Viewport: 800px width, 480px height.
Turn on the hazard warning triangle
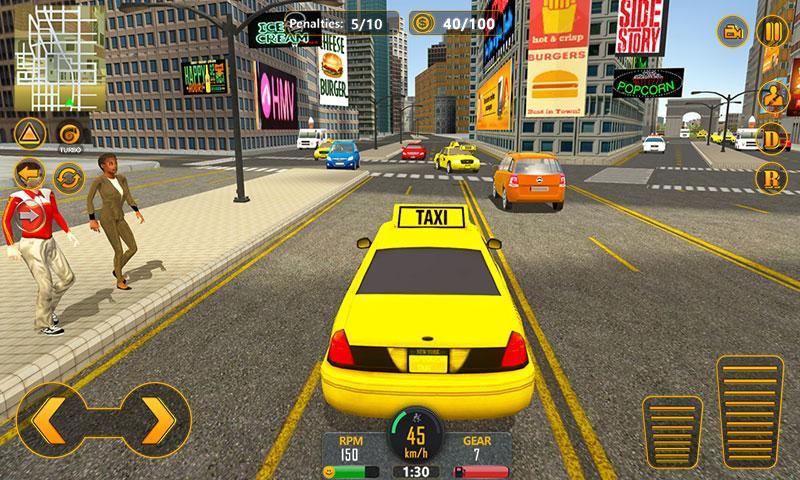coord(29,134)
